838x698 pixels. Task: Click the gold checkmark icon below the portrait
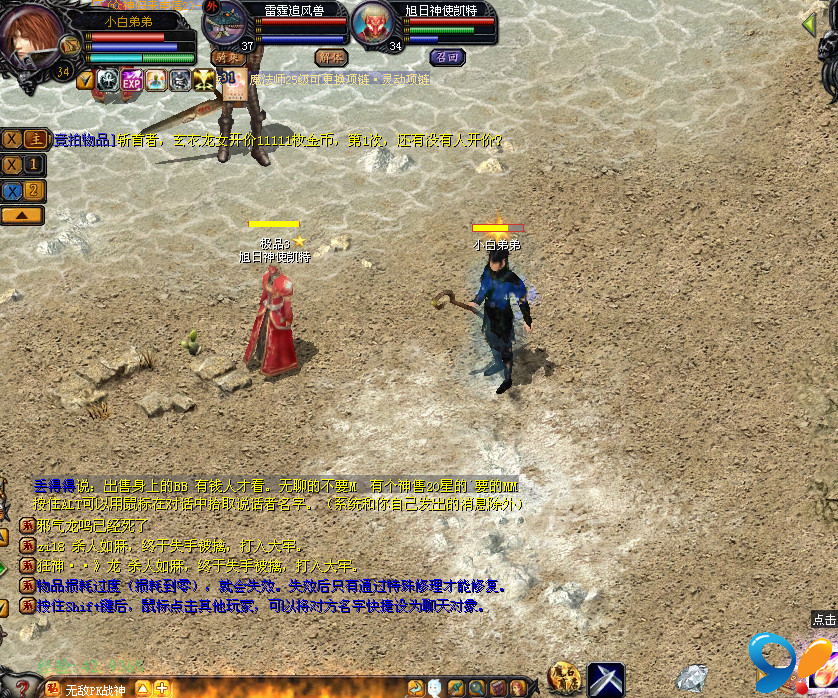click(x=85, y=81)
